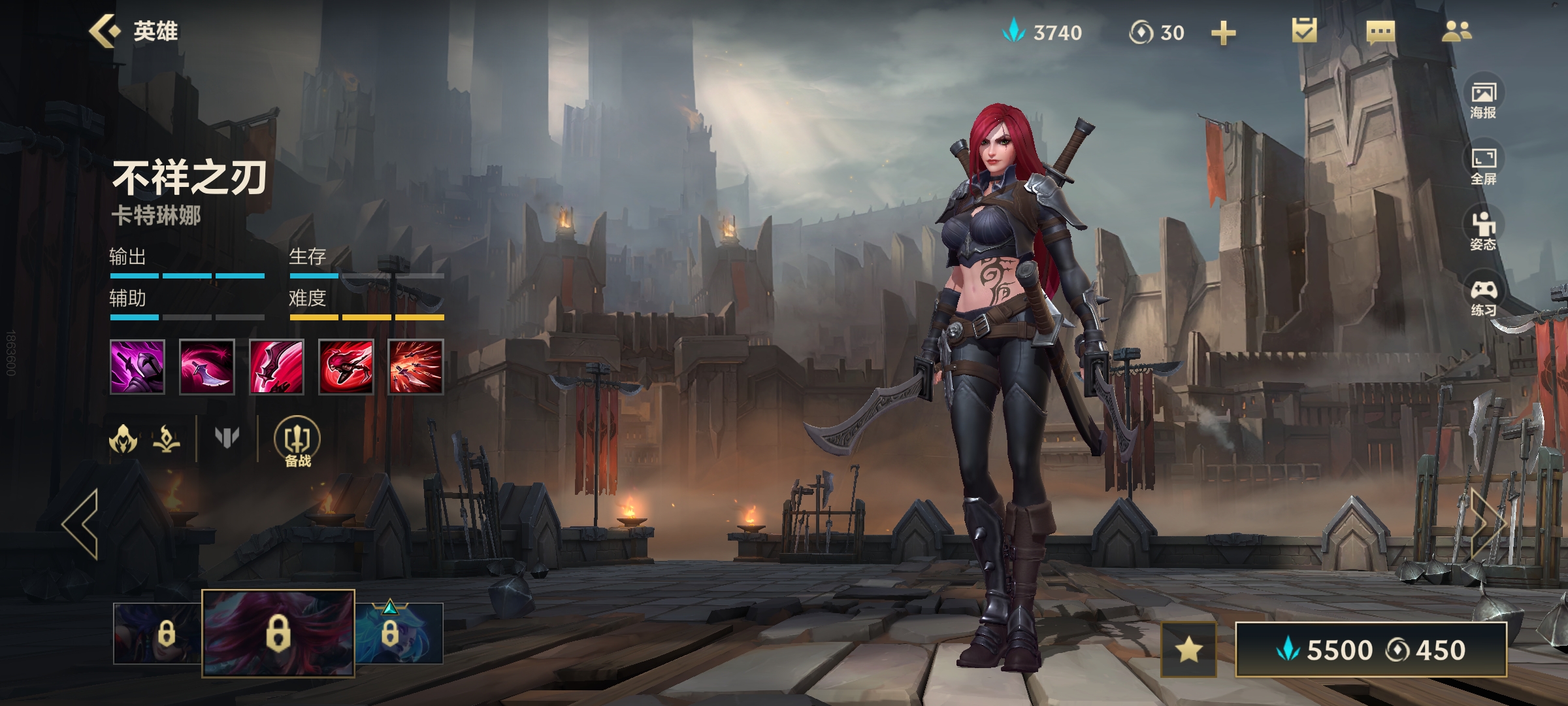Viewport: 1568px width, 706px height.
Task: View the thrown dagger ability icon
Action: click(206, 367)
